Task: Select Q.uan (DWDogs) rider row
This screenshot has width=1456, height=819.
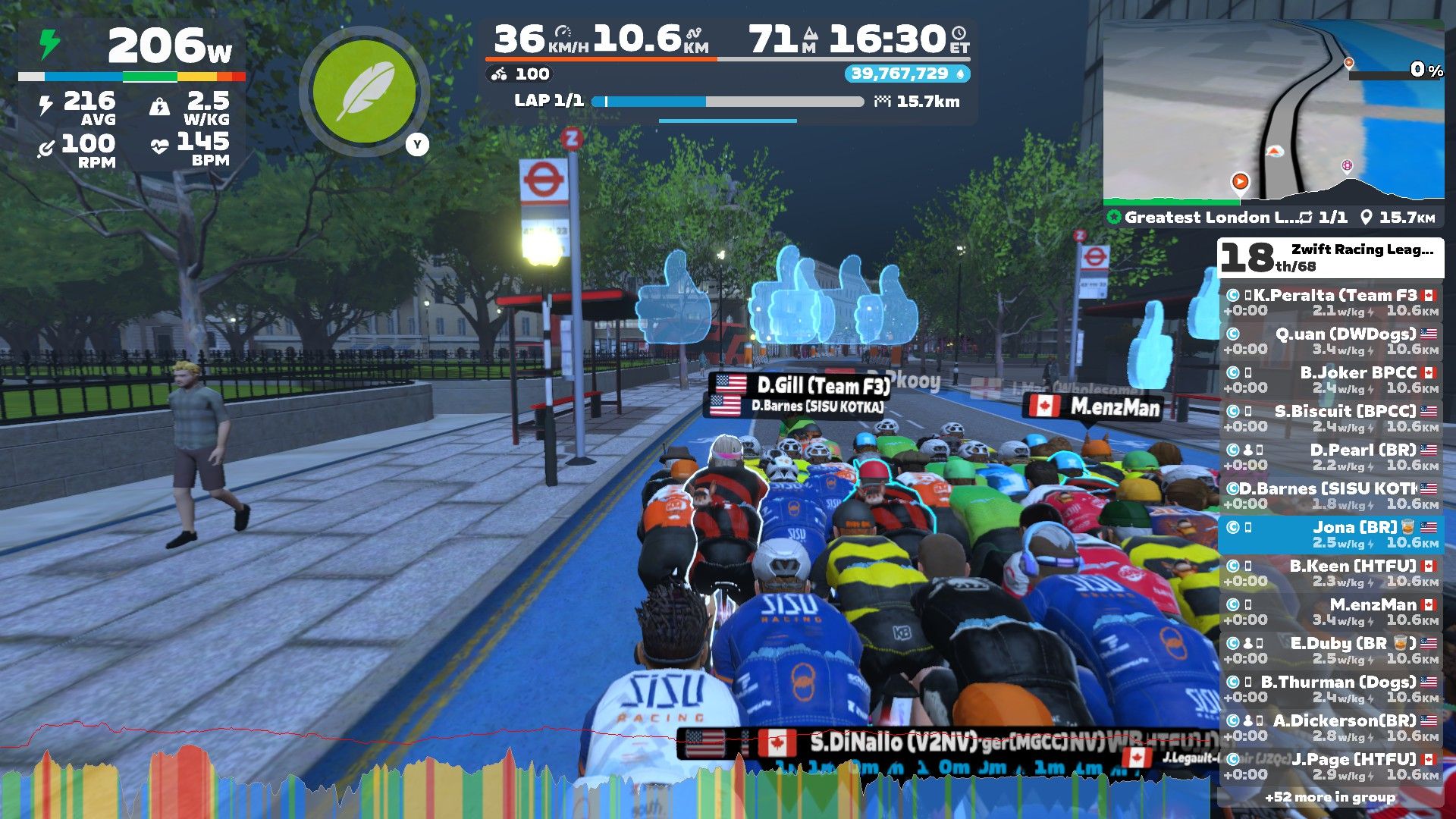Action: point(1331,340)
